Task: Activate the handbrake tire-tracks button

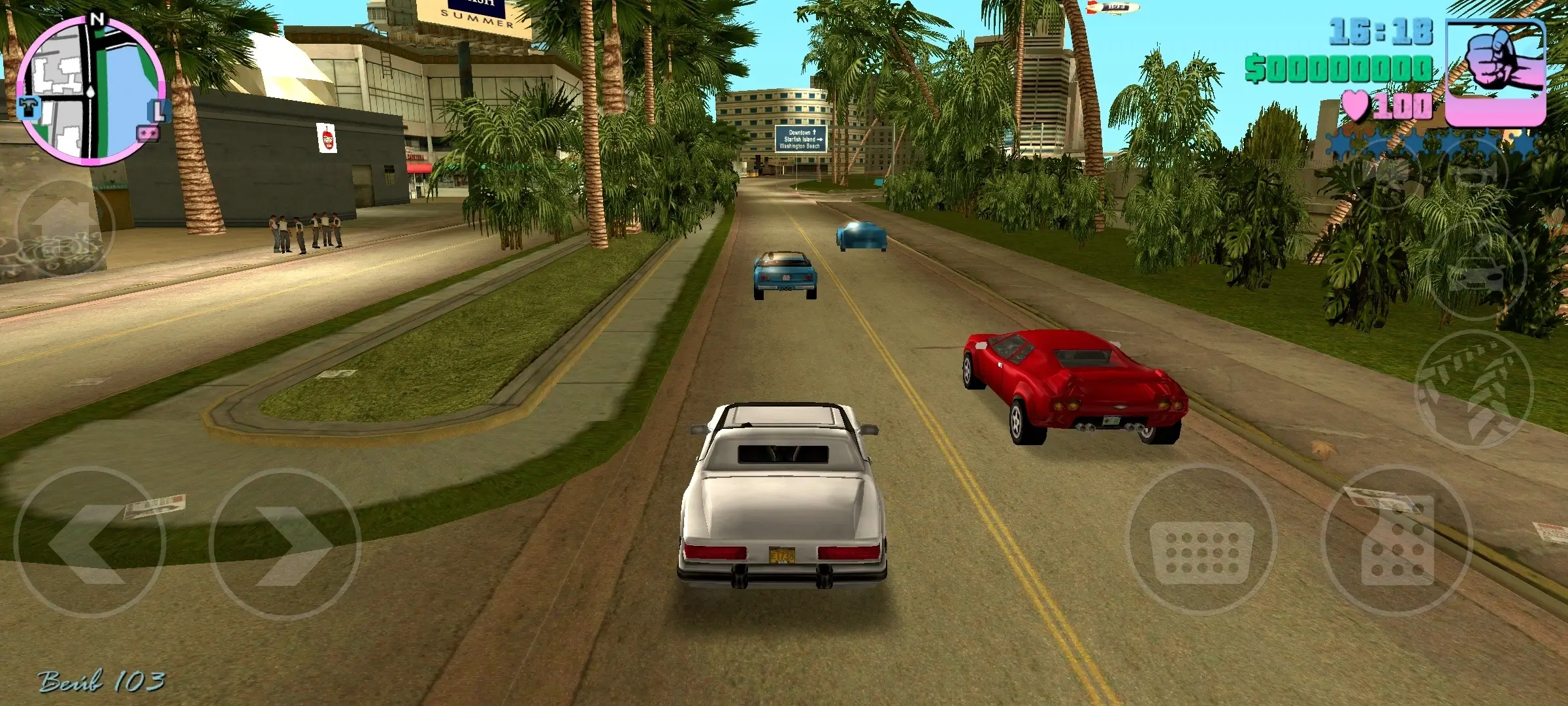Action: click(x=1473, y=391)
